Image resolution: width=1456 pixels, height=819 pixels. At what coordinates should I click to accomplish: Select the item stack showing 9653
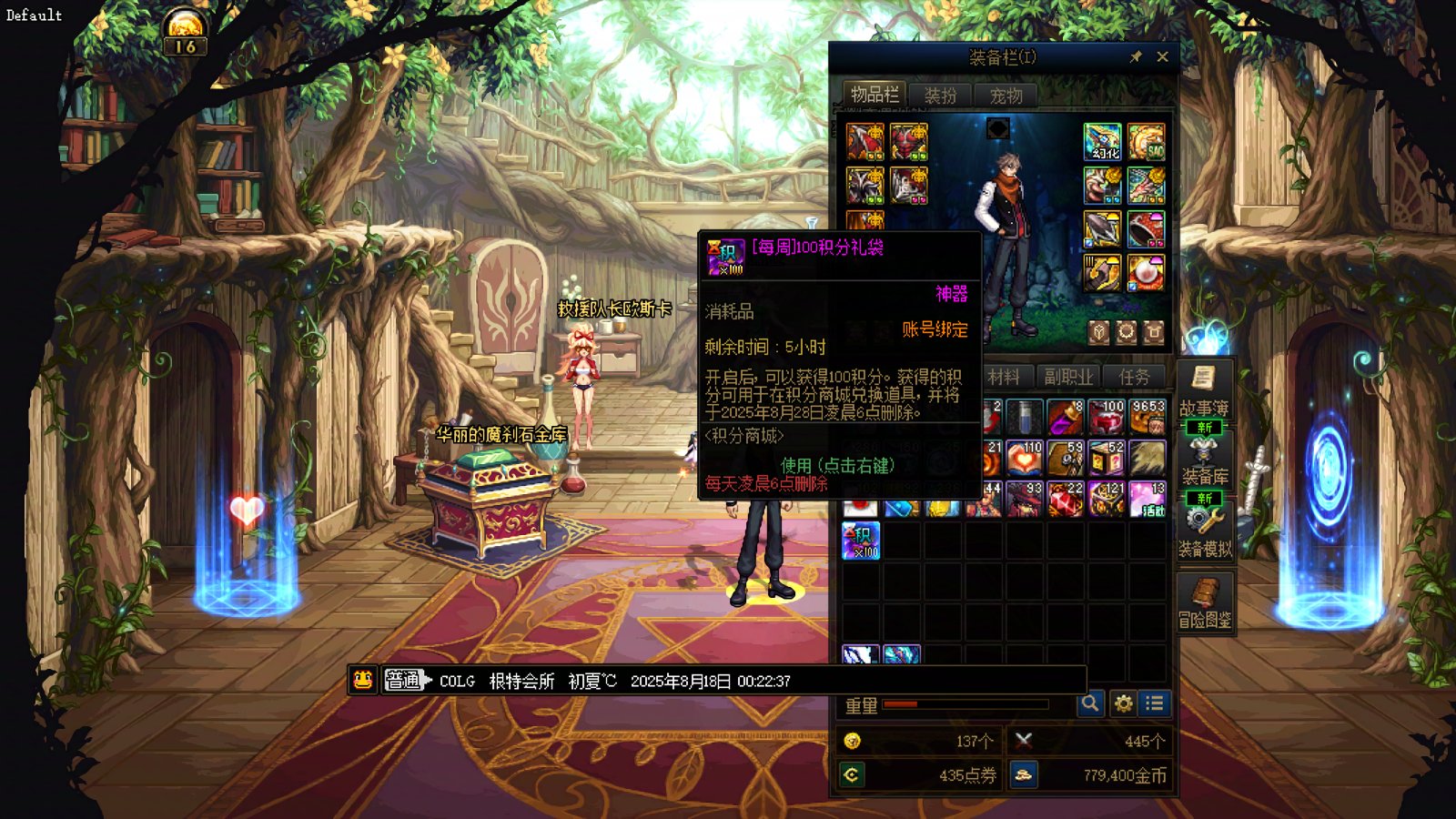click(1147, 417)
